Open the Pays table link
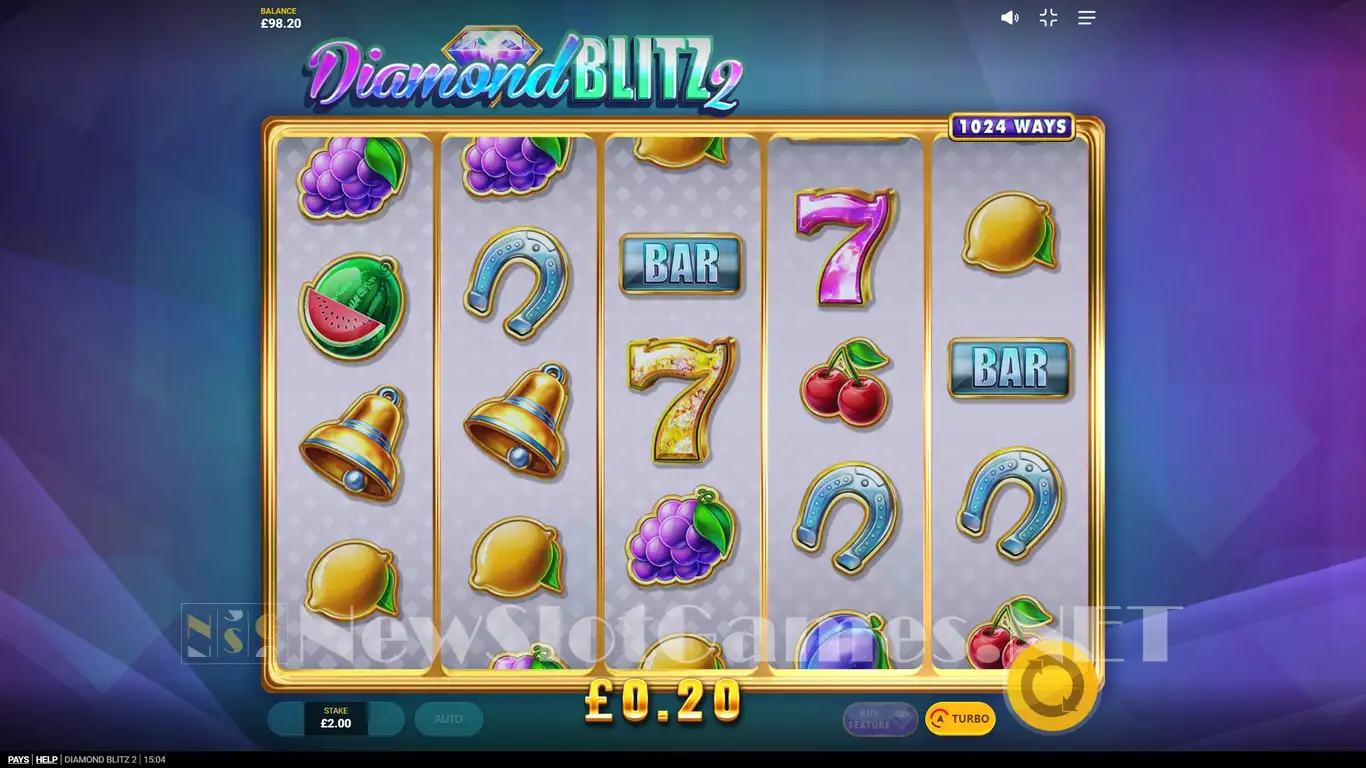The height and width of the screenshot is (768, 1366). [x=18, y=760]
